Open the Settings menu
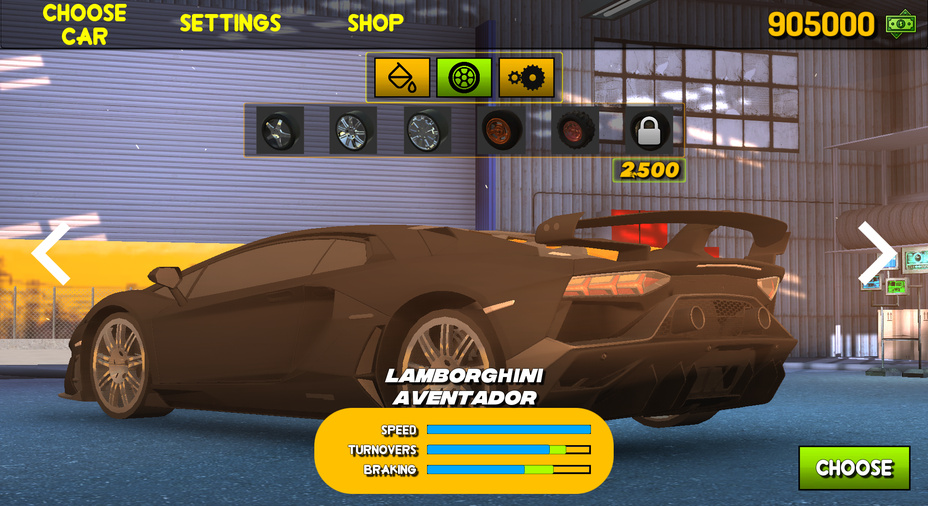The height and width of the screenshot is (506, 928). (x=230, y=23)
